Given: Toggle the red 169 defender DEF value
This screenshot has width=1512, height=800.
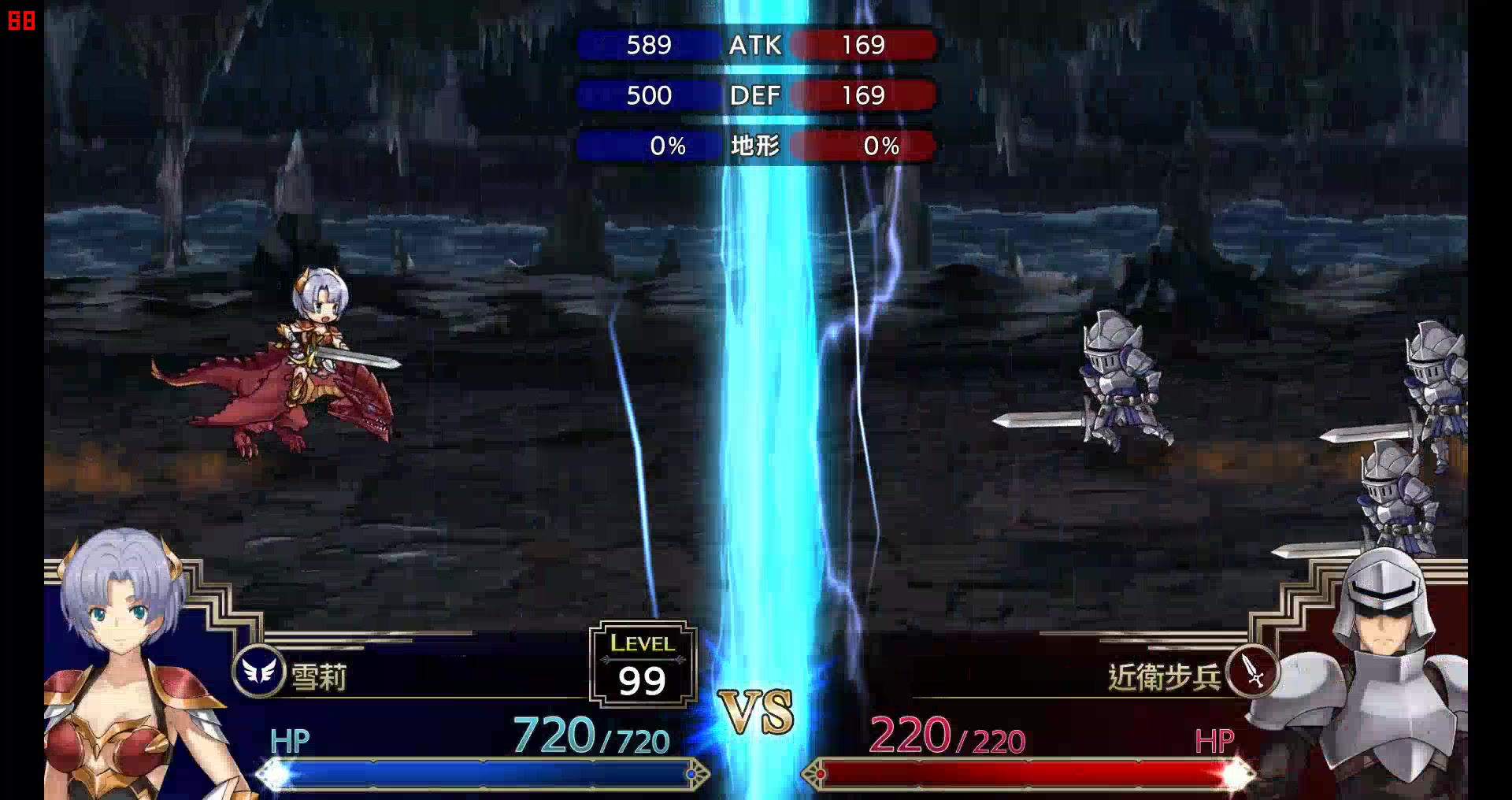Looking at the screenshot, I should point(865,95).
